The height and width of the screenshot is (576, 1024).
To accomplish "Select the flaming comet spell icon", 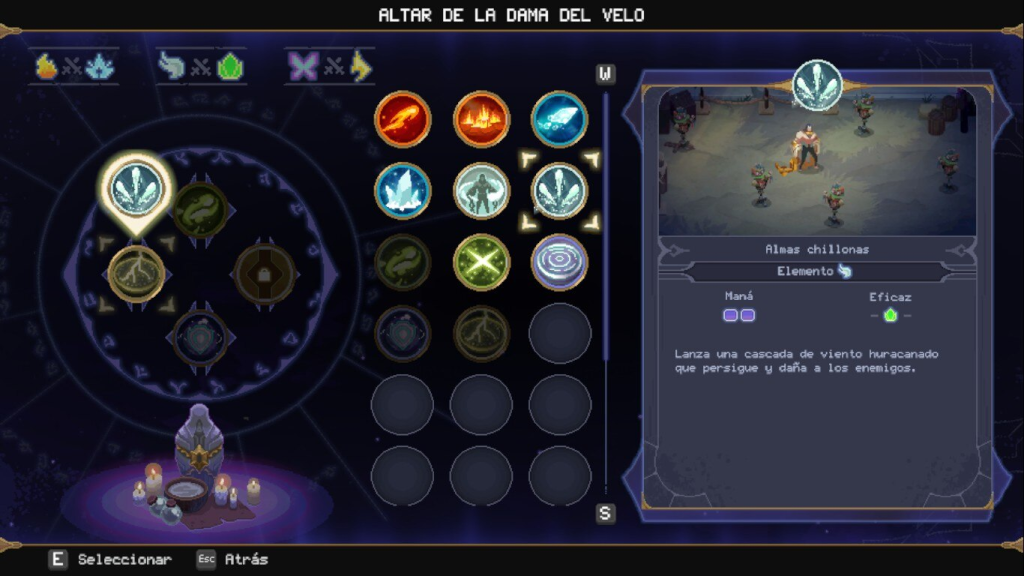I will [x=402, y=120].
